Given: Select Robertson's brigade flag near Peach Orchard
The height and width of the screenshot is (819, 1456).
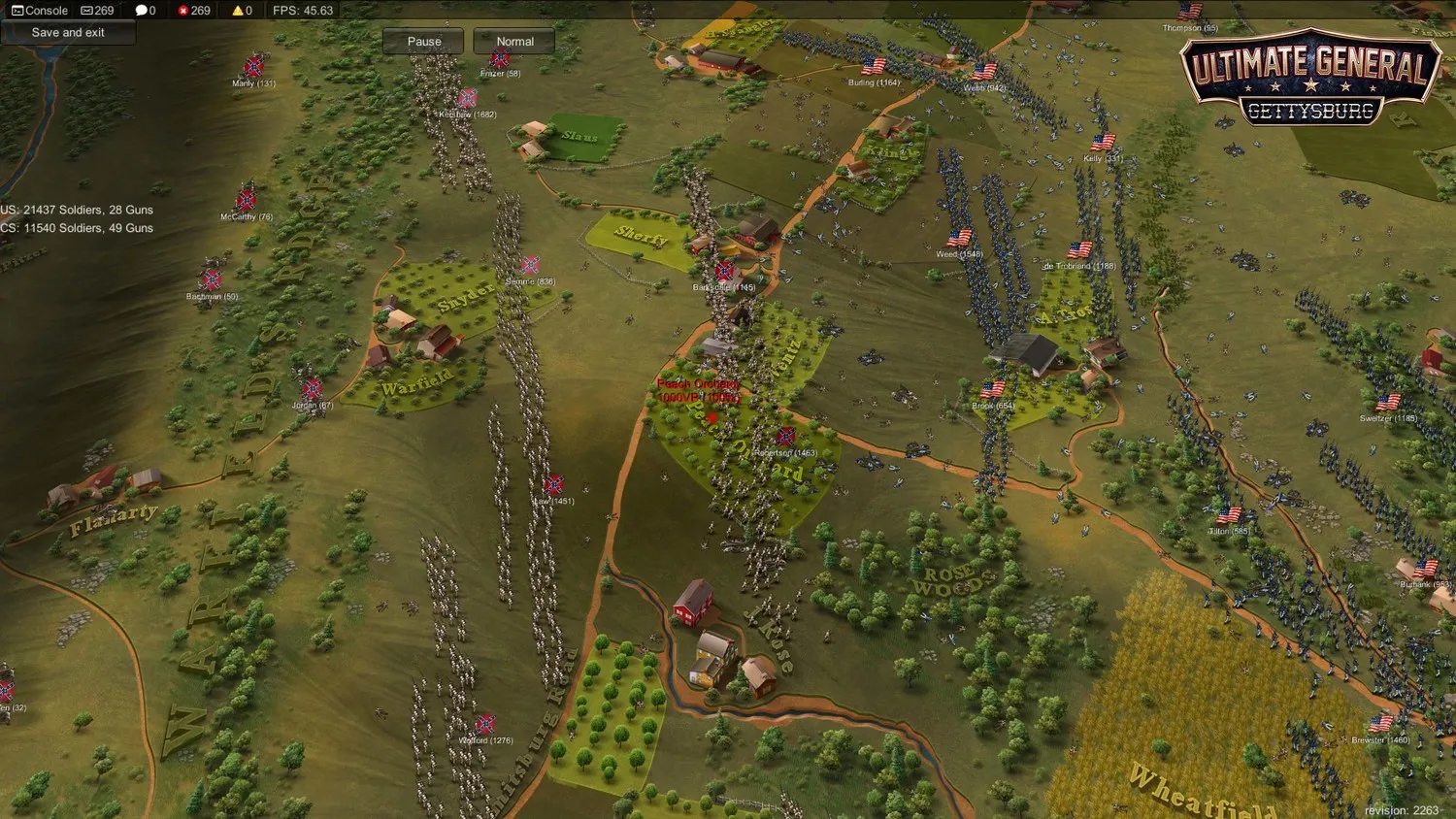Looking at the screenshot, I should pyautogui.click(x=784, y=437).
